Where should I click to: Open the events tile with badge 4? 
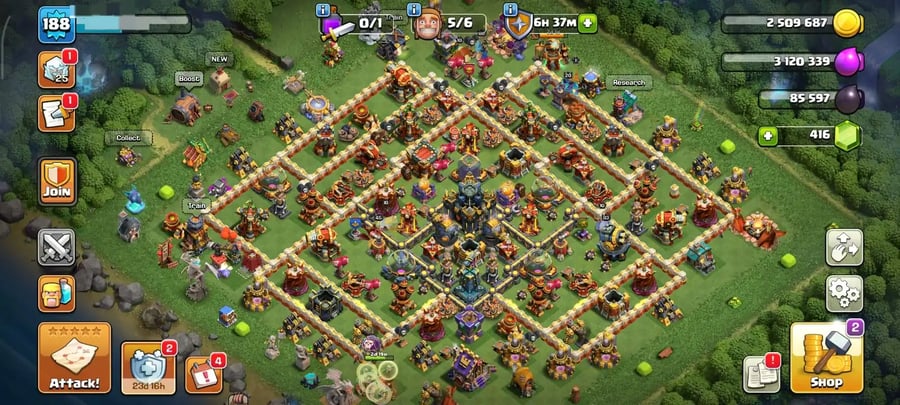204,373
